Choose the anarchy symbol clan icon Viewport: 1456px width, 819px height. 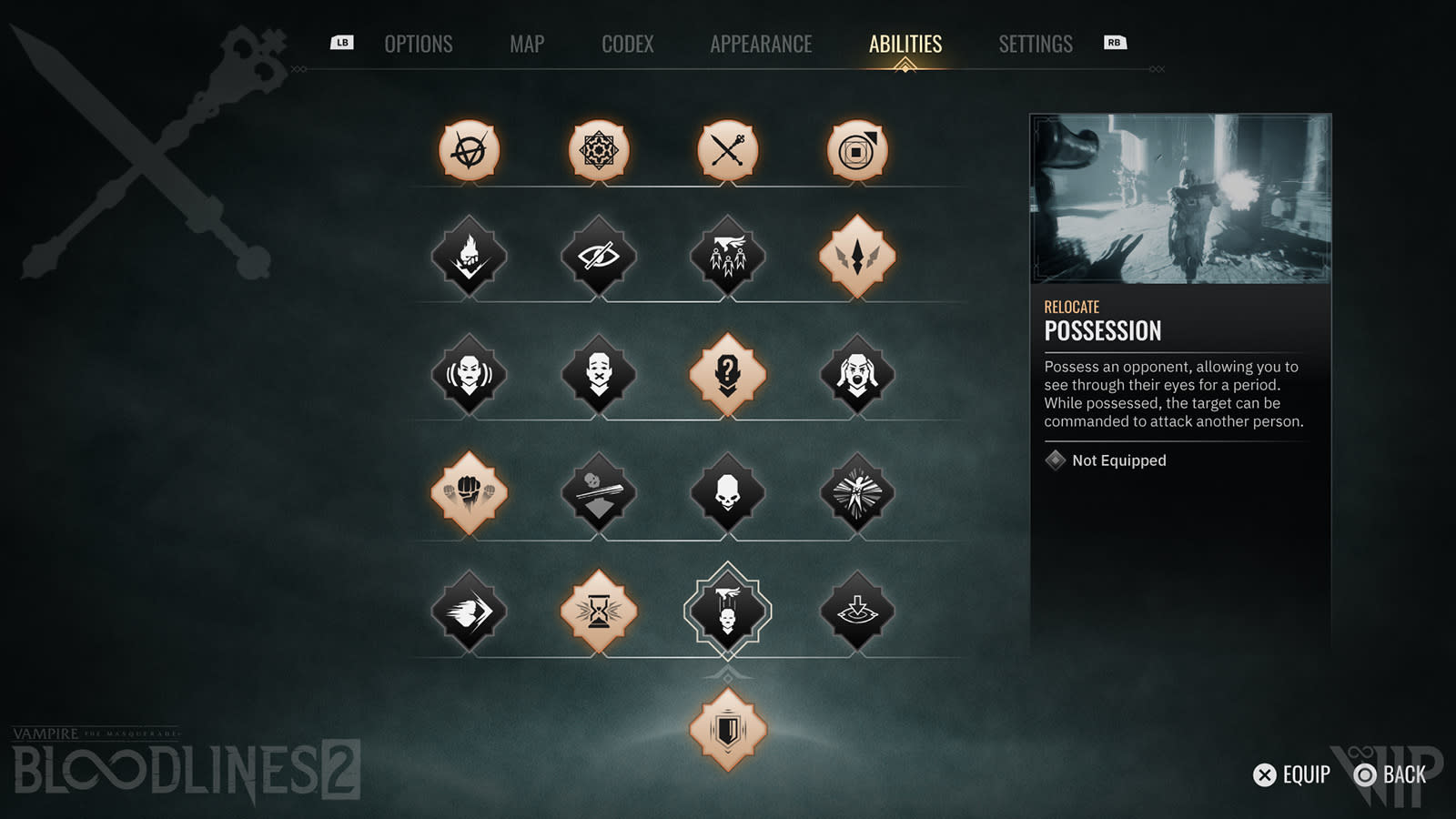469,150
